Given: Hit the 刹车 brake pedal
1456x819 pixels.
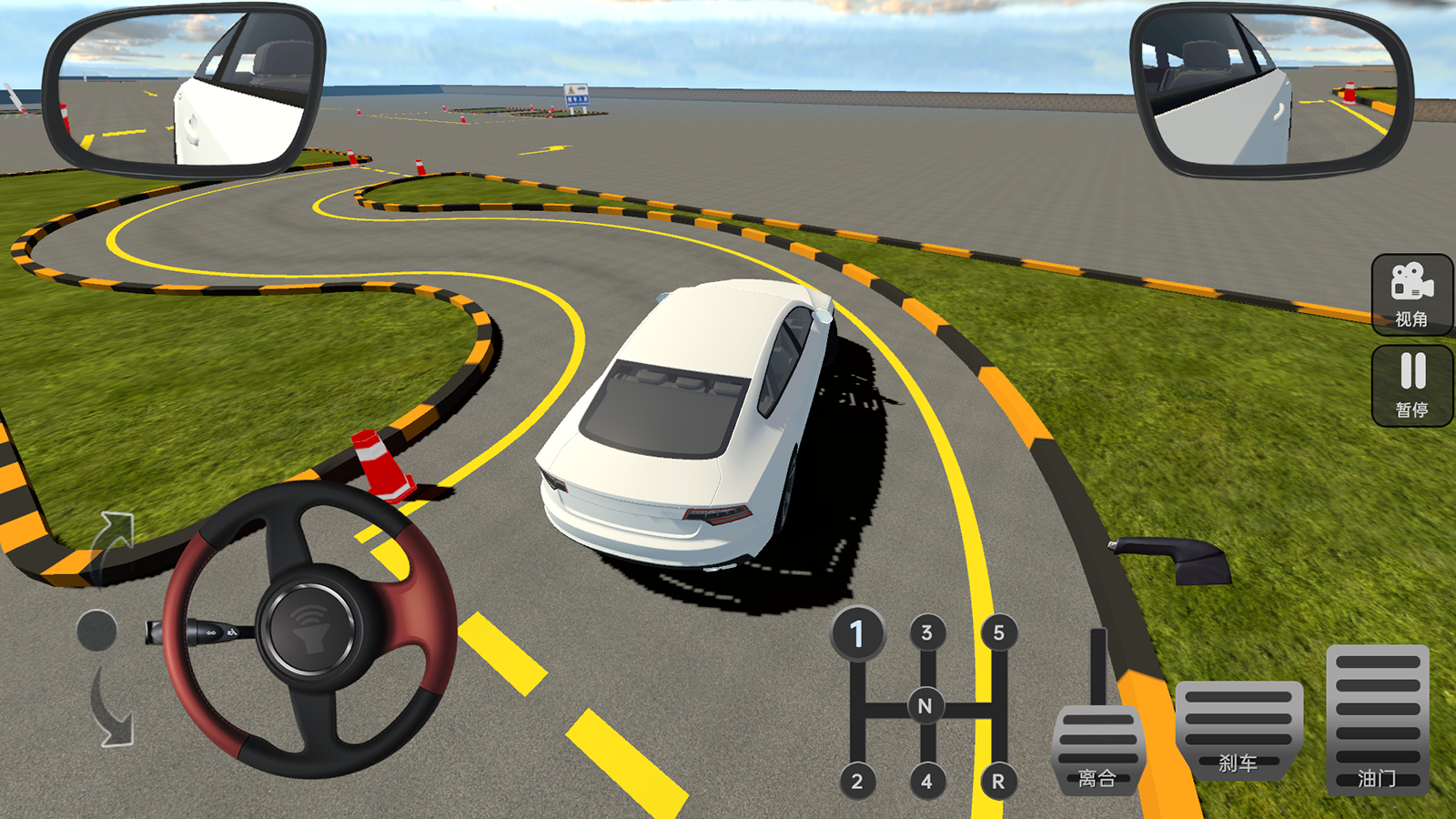Looking at the screenshot, I should click(x=1238, y=730).
